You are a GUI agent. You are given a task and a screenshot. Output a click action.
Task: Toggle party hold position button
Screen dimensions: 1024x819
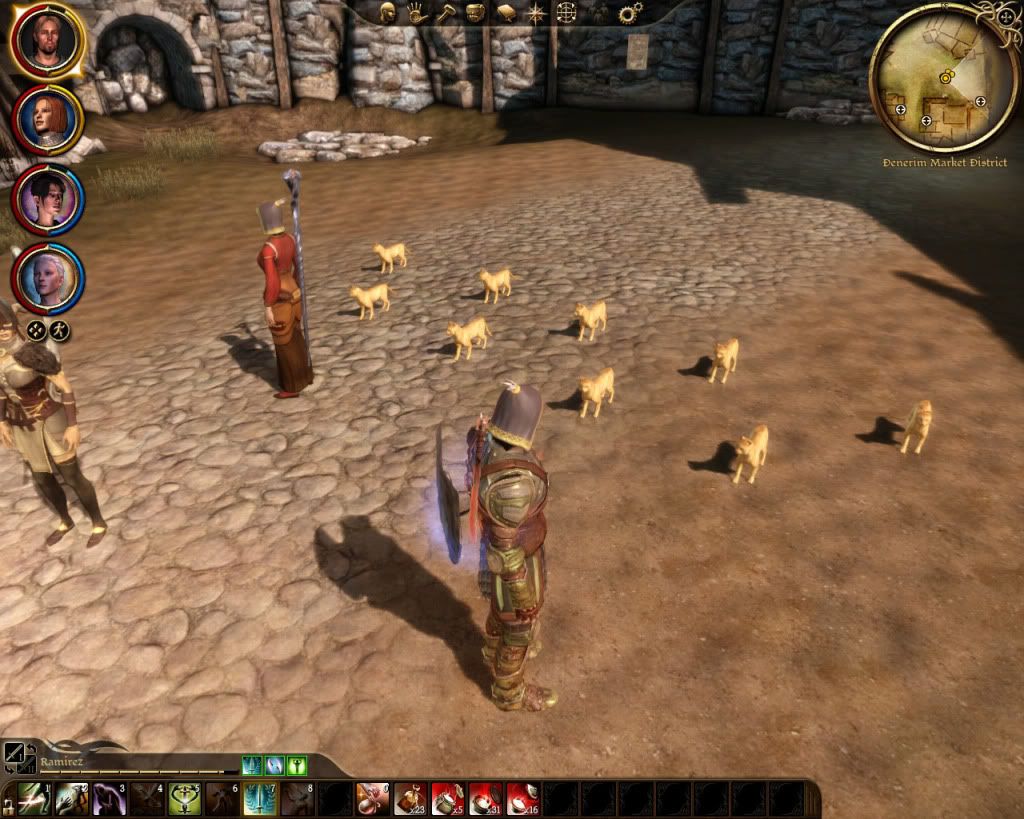click(x=36, y=330)
